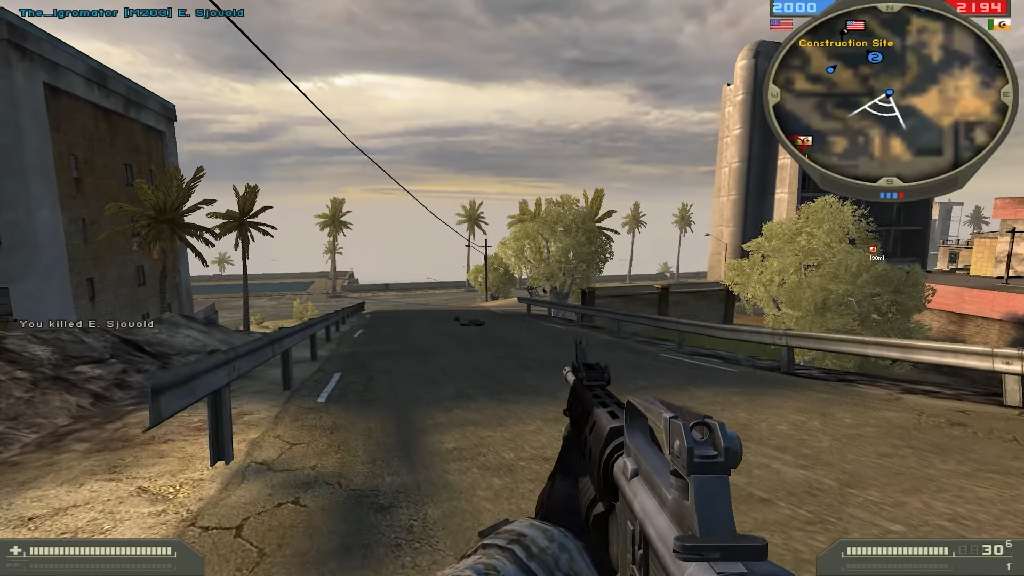Select the player position arrow on minimap
Screen dimensions: 1024x576
click(x=888, y=94)
